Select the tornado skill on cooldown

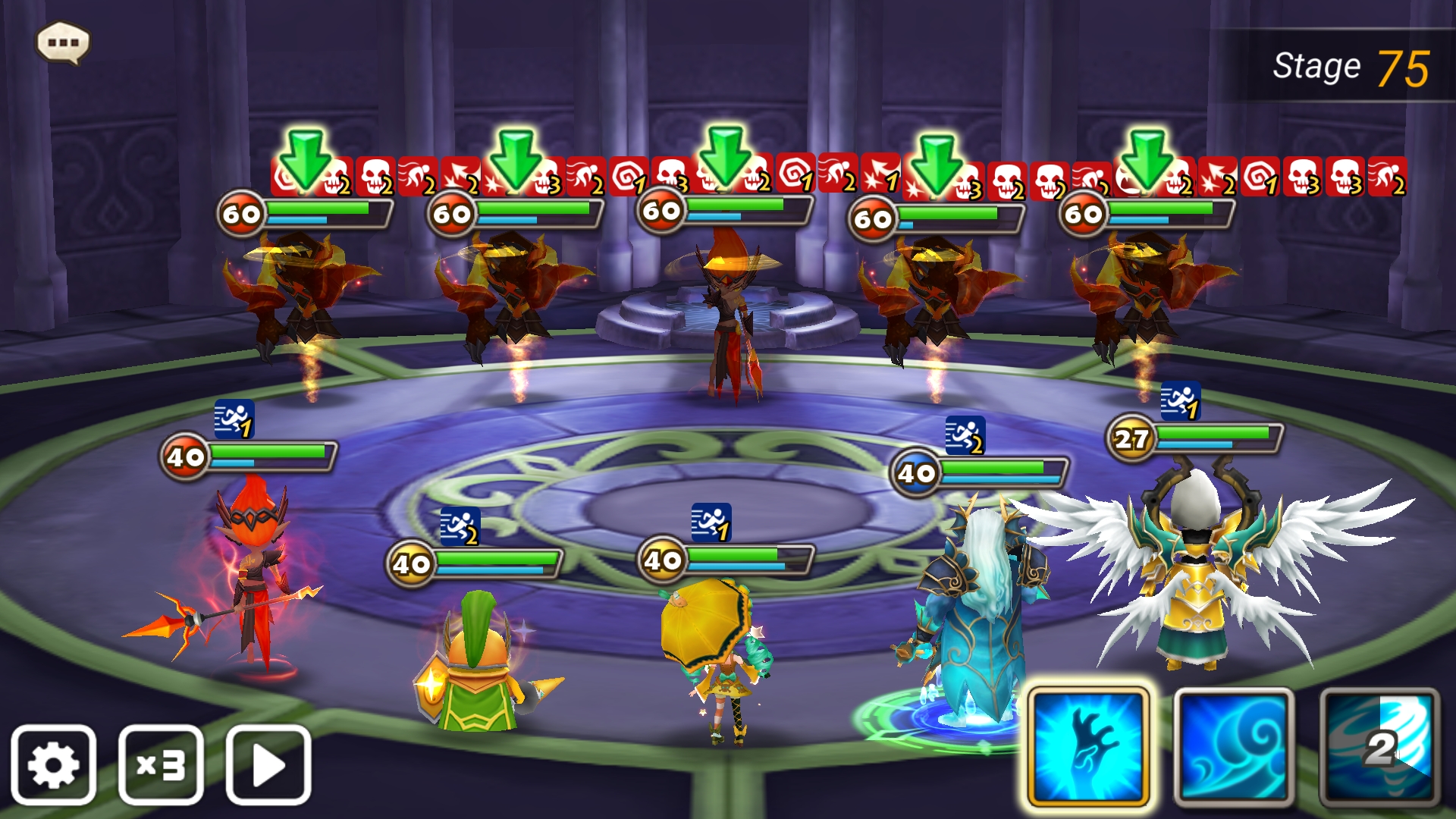click(1379, 747)
